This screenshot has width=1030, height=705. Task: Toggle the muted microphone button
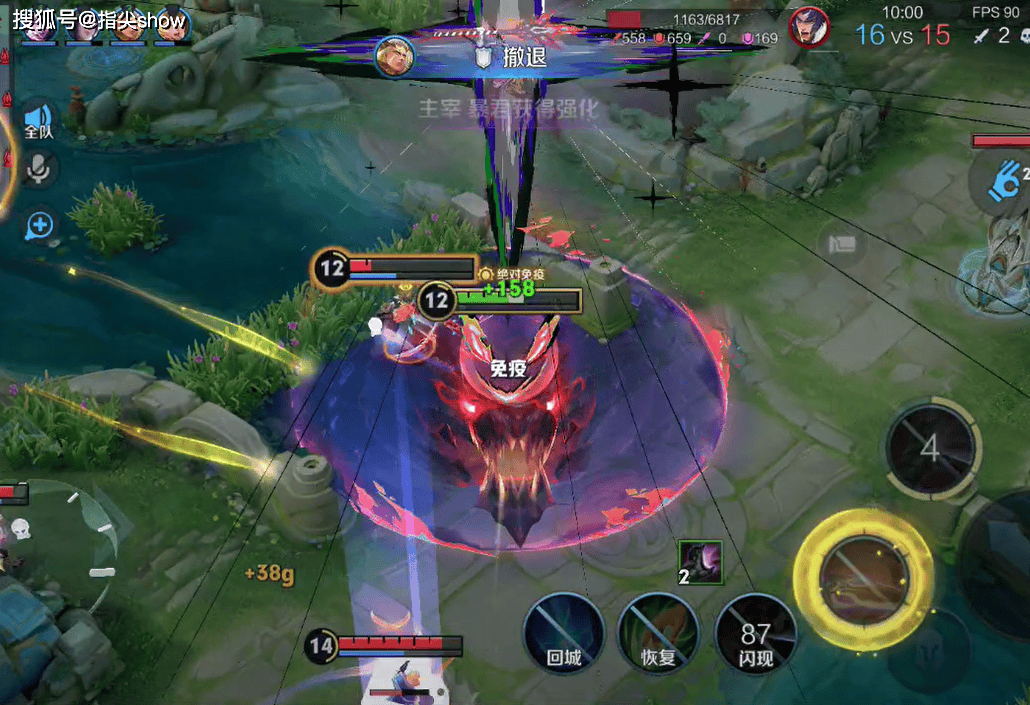[39, 171]
